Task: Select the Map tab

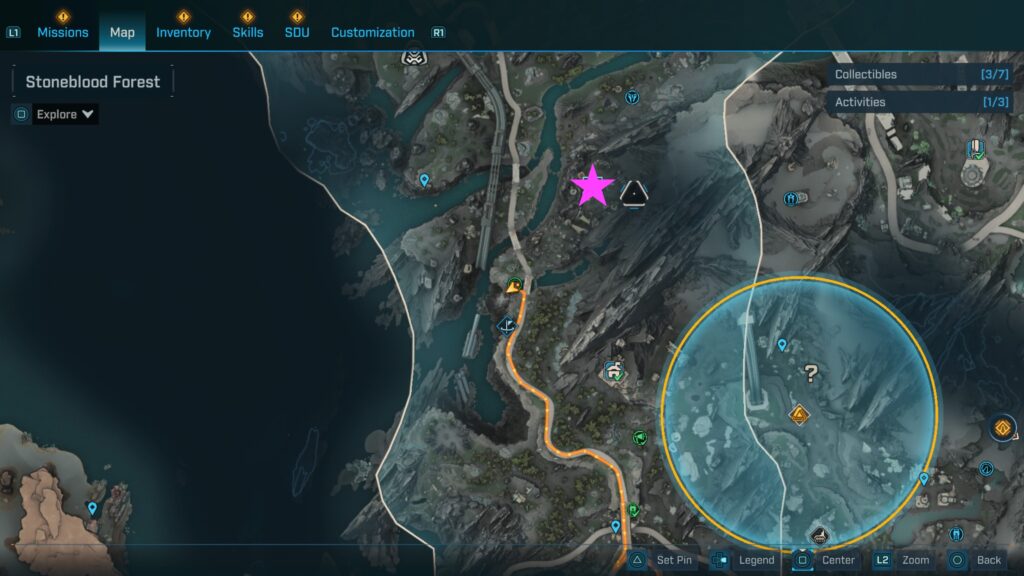Action: [122, 32]
